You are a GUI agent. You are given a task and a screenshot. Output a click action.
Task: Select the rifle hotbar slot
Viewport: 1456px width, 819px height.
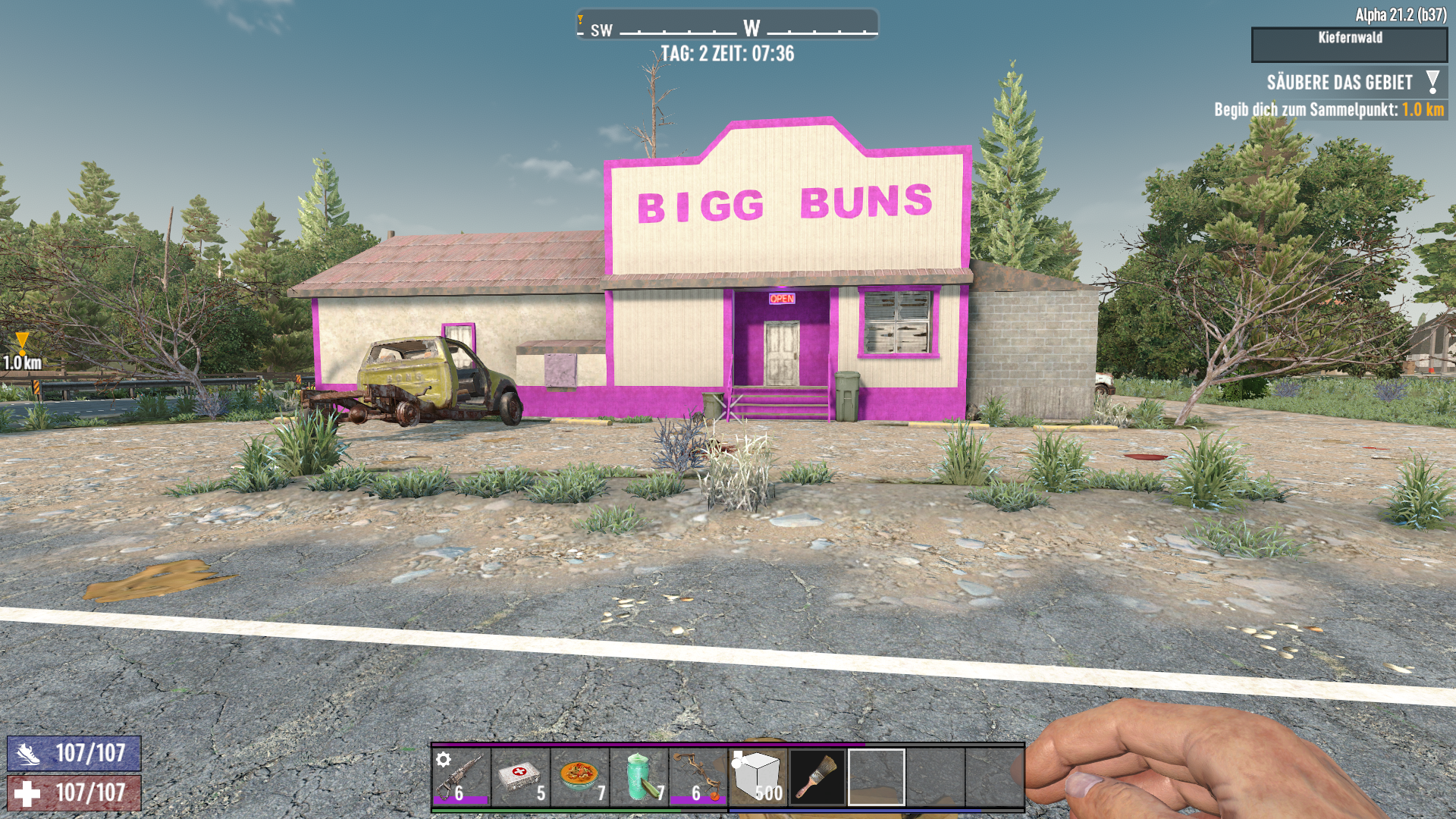(461, 777)
